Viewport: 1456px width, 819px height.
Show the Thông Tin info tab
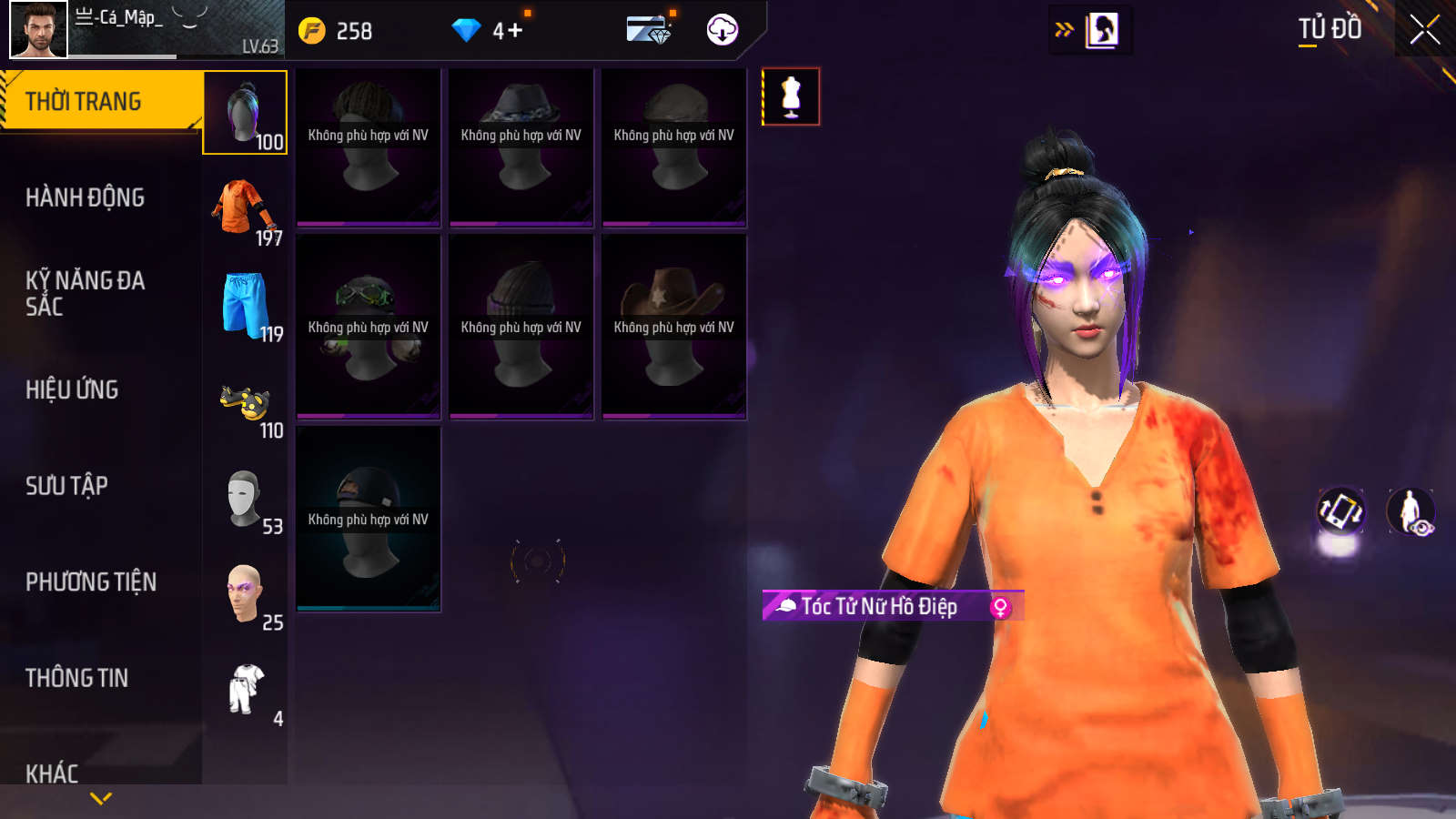click(76, 678)
